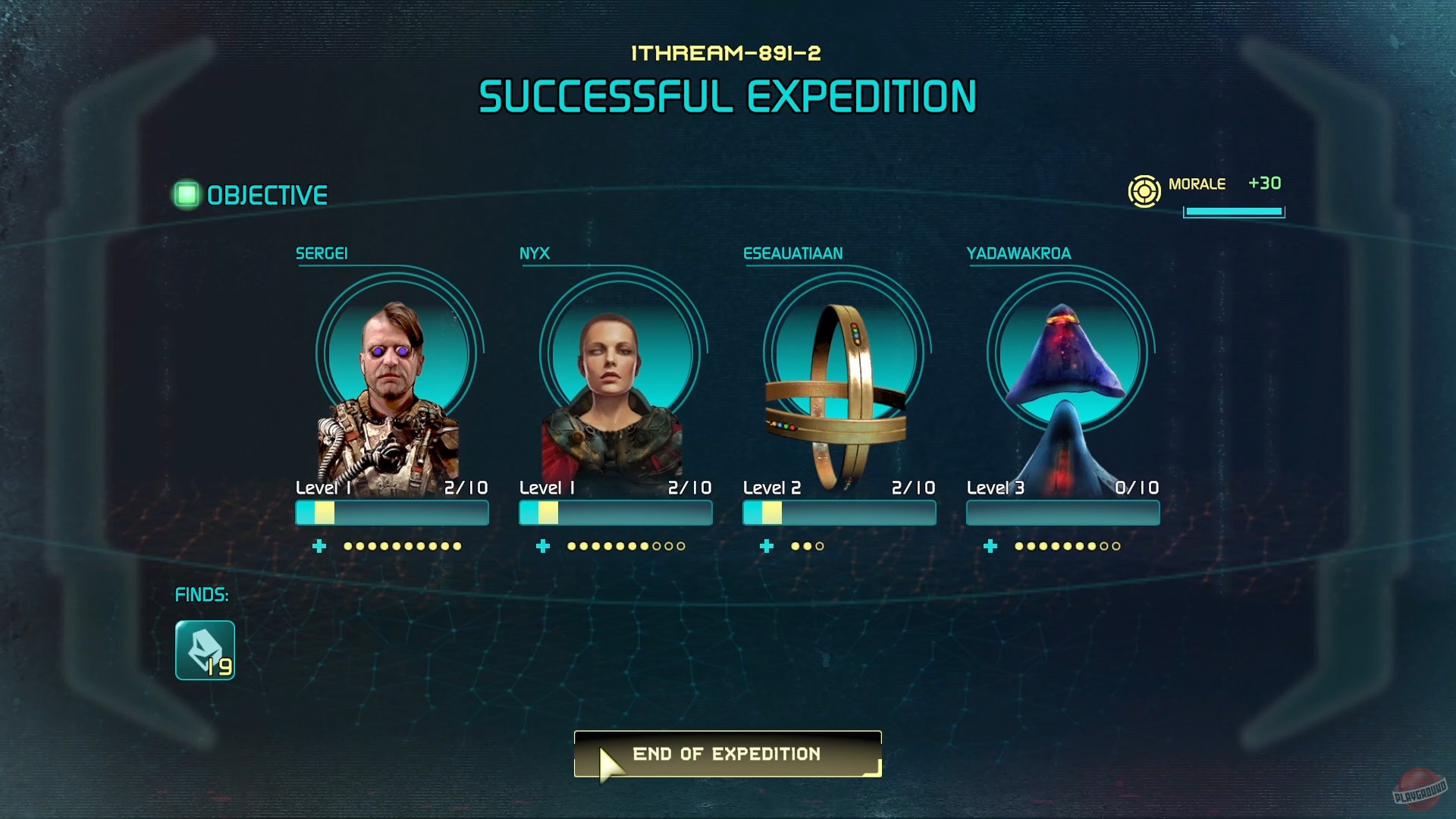
Task: Click the +30 morale value
Action: (x=1265, y=183)
